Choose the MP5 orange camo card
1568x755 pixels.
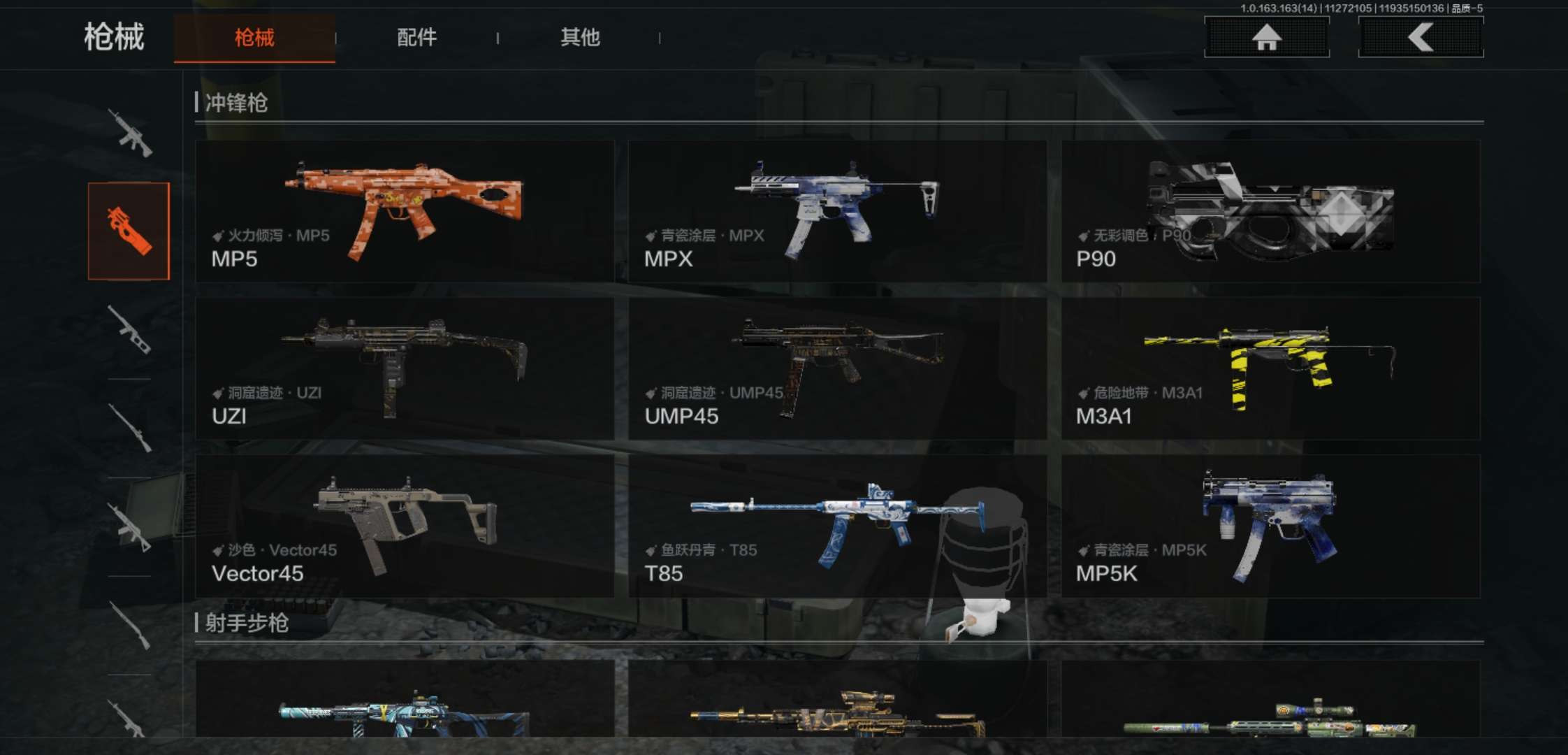coord(405,211)
